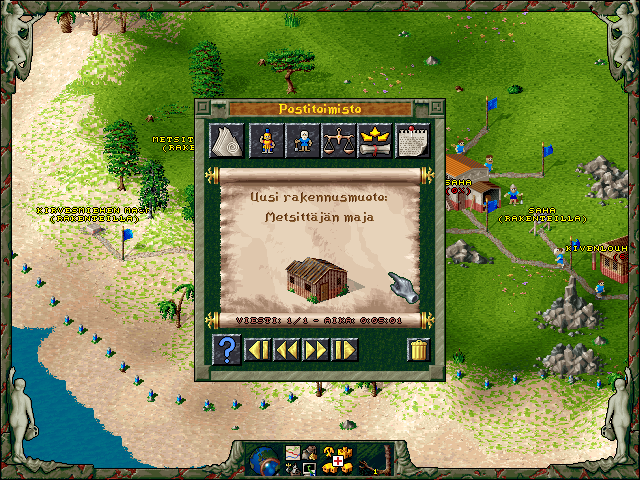The height and width of the screenshot is (480, 640).
Task: Select the white-haired settler message category
Action: pos(302,140)
